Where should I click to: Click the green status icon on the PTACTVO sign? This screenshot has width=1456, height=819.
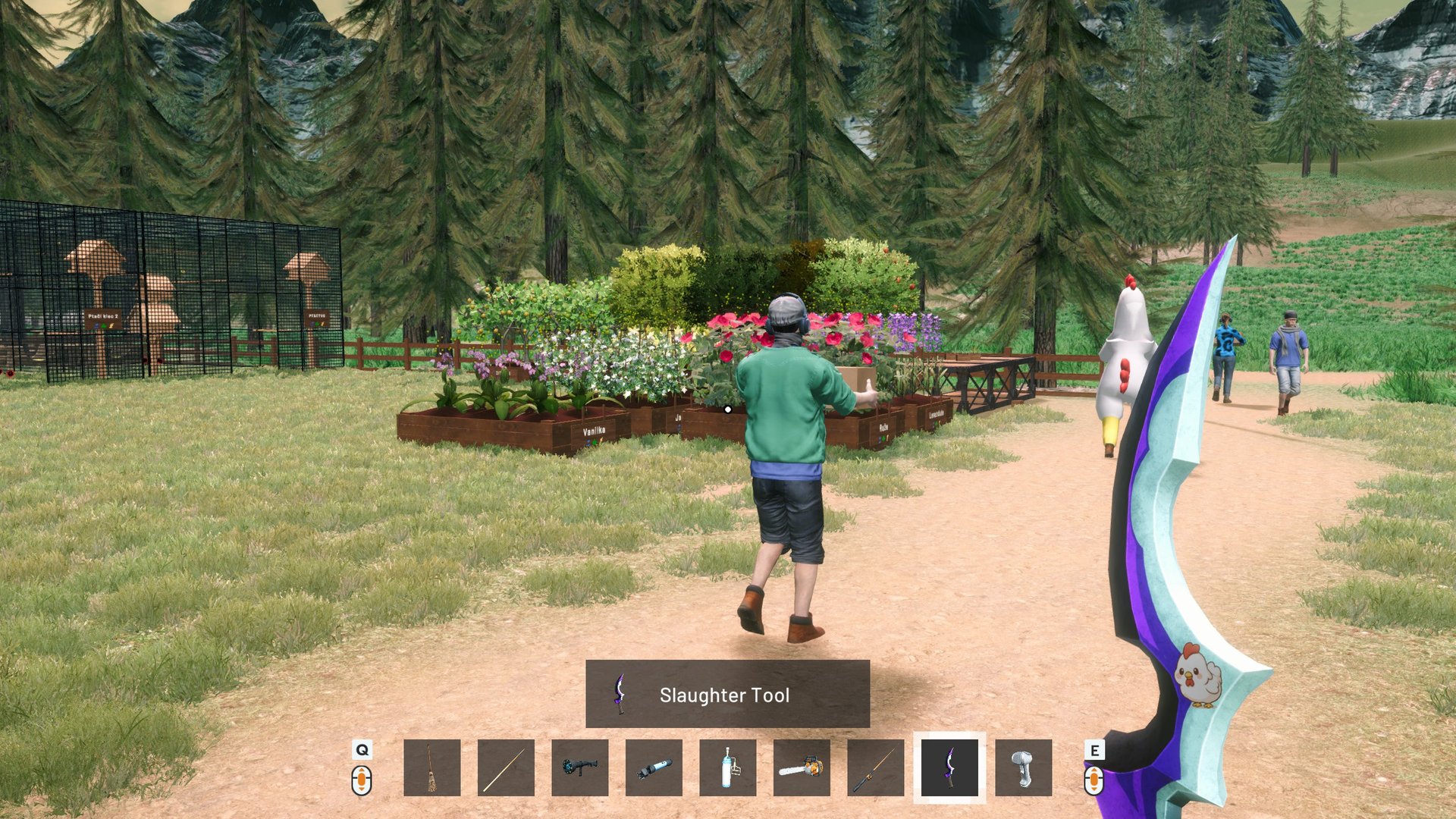tap(317, 325)
